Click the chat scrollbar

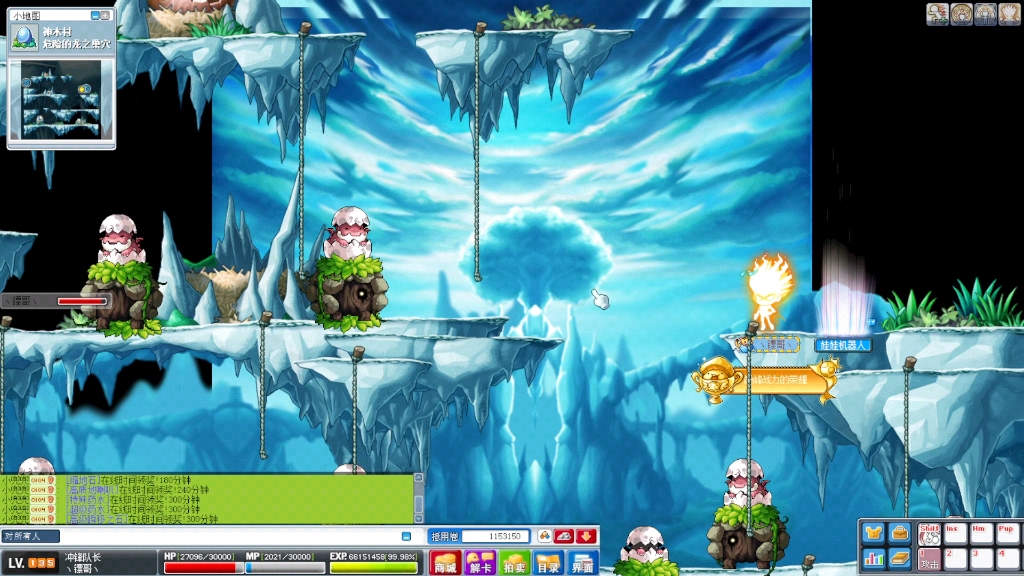pyautogui.click(x=418, y=498)
